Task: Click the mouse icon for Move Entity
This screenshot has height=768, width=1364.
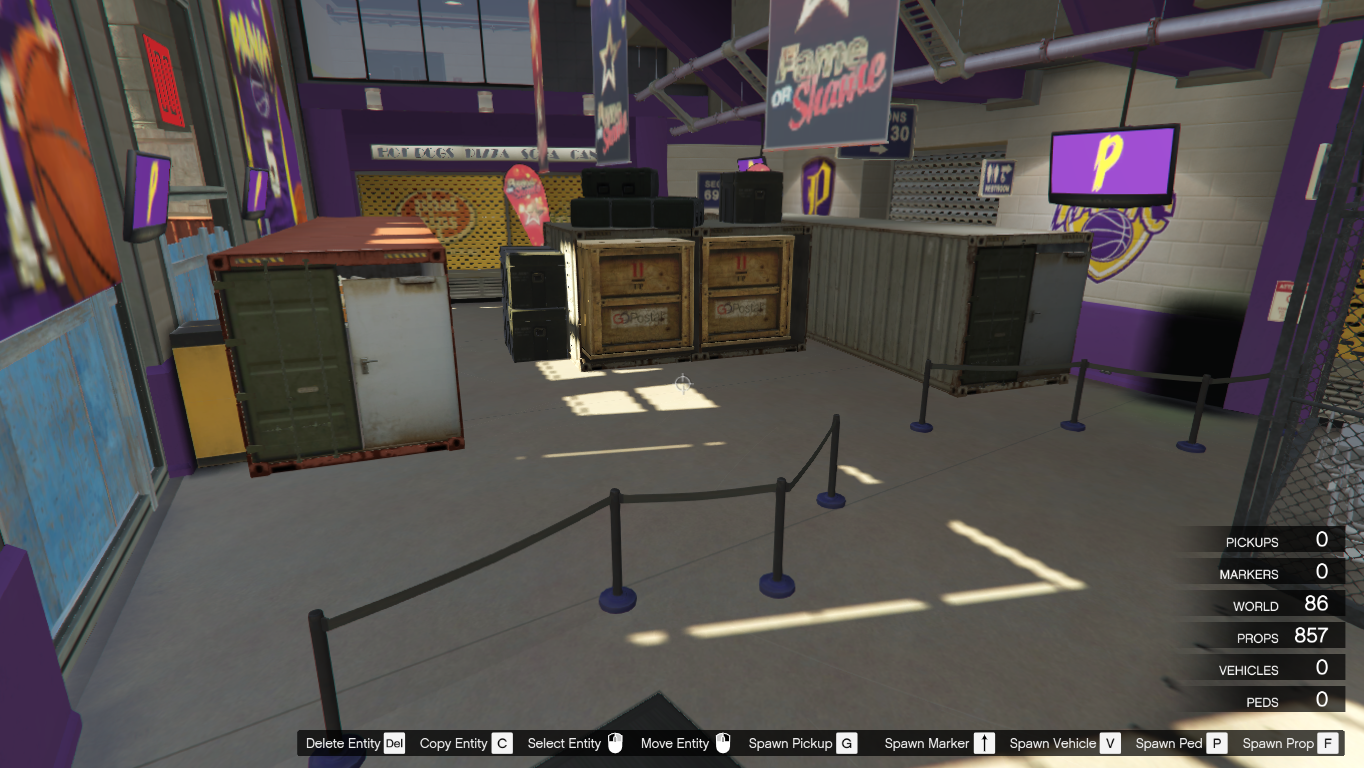Action: click(723, 743)
